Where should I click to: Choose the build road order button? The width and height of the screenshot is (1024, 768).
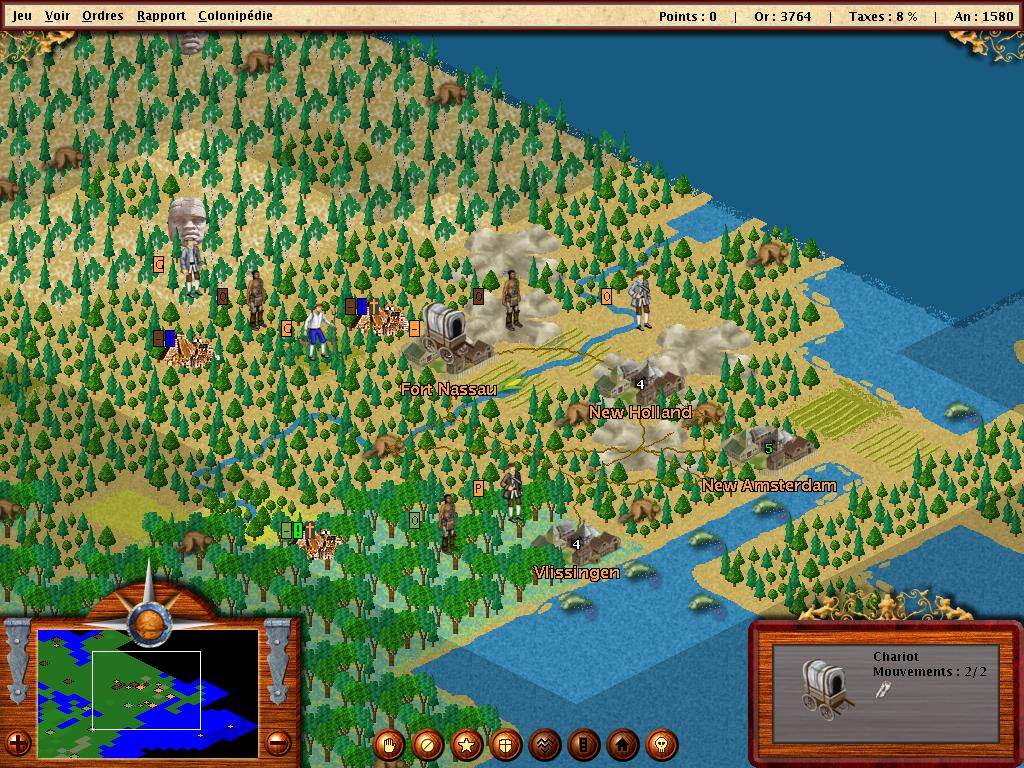(584, 744)
